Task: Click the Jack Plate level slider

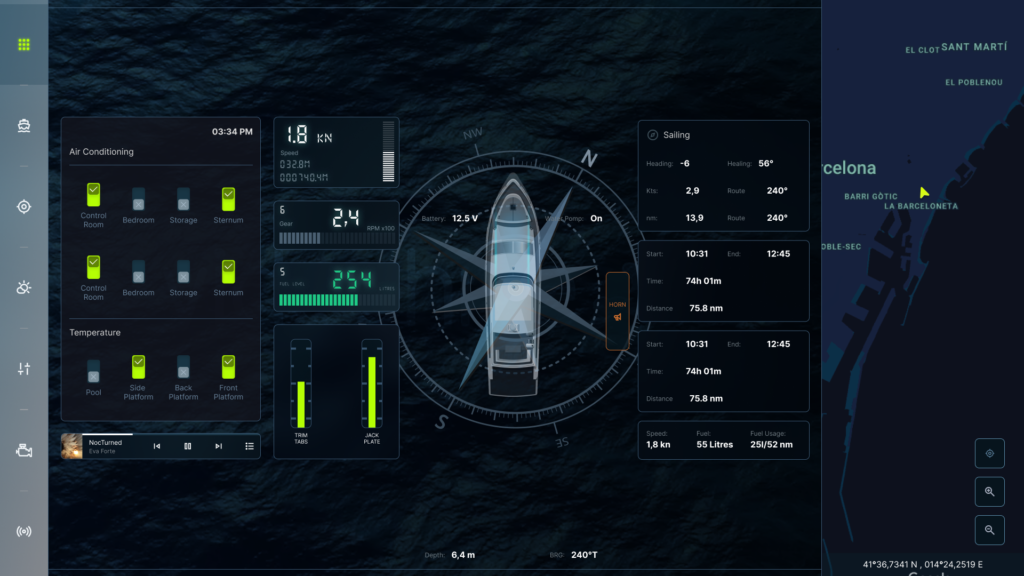Action: pyautogui.click(x=372, y=386)
